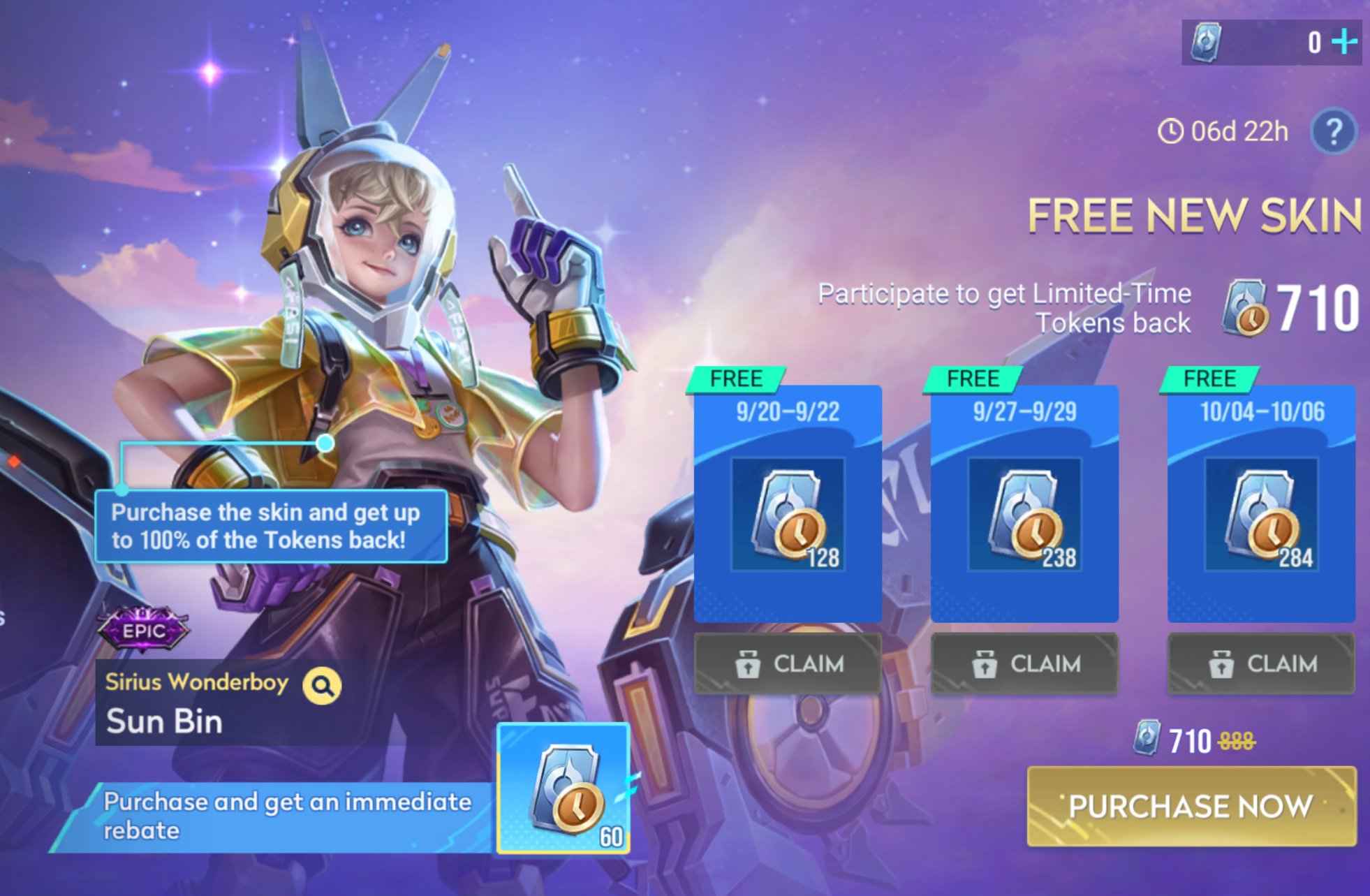The image size is (1370, 896).
Task: Claim the 10/04–10/06 reward
Action: click(x=1261, y=663)
